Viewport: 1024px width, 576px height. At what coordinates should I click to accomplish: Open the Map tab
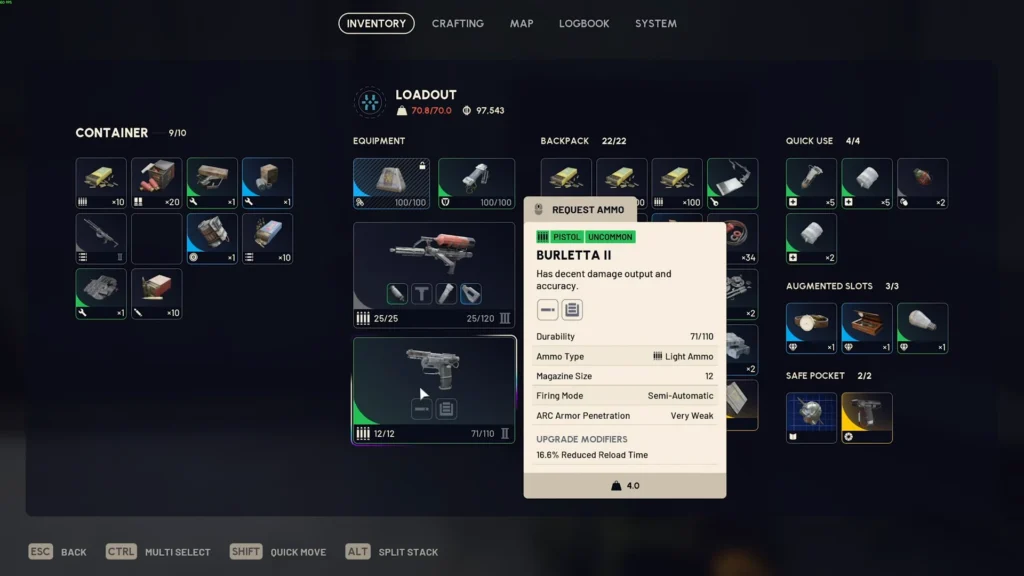point(521,23)
